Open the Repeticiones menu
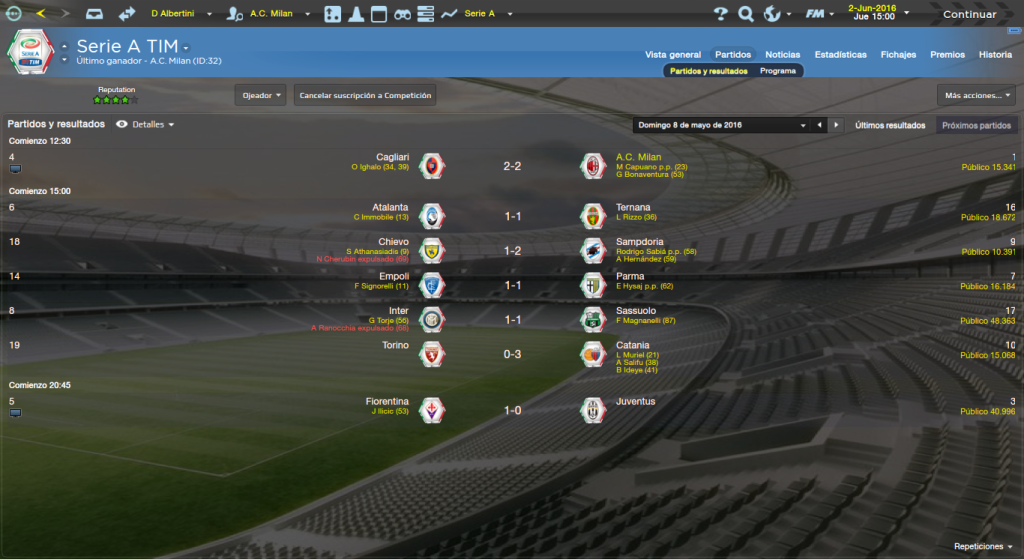The image size is (1024, 559). point(984,547)
